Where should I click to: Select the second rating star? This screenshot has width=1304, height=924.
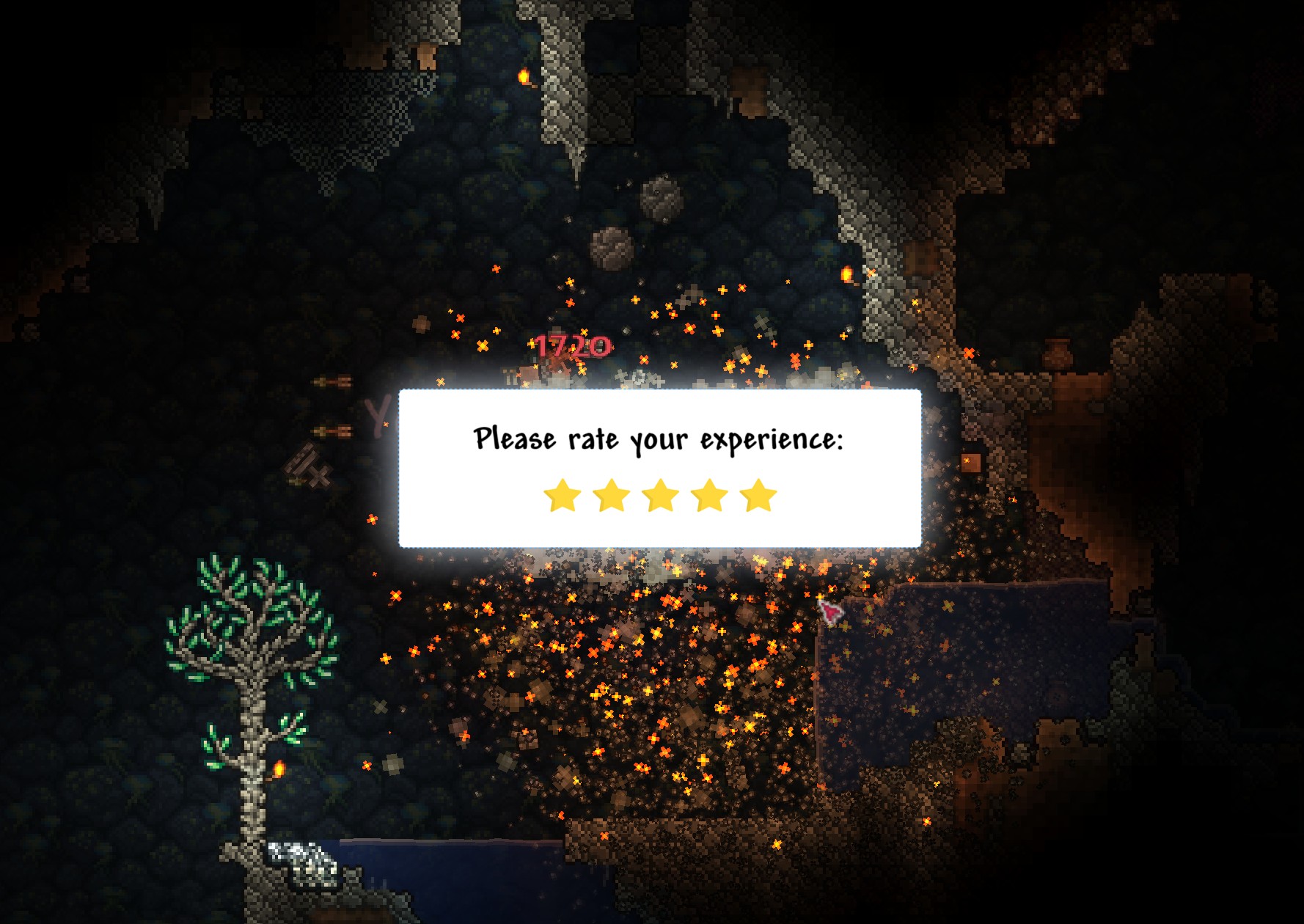pos(612,496)
